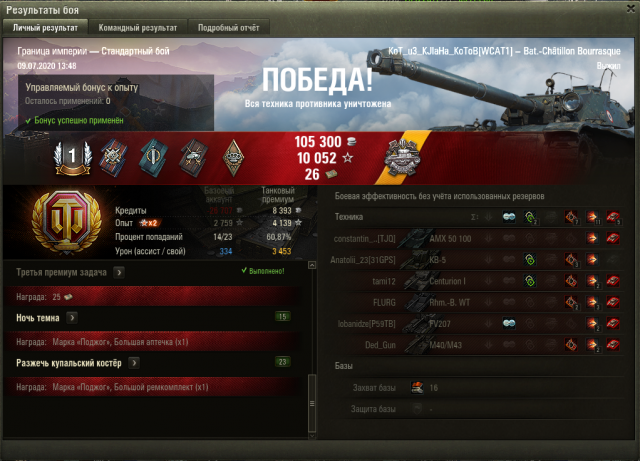Expand the Разжечь купальский костёр mission
Screen dimensions: 640x461
click(x=131, y=362)
